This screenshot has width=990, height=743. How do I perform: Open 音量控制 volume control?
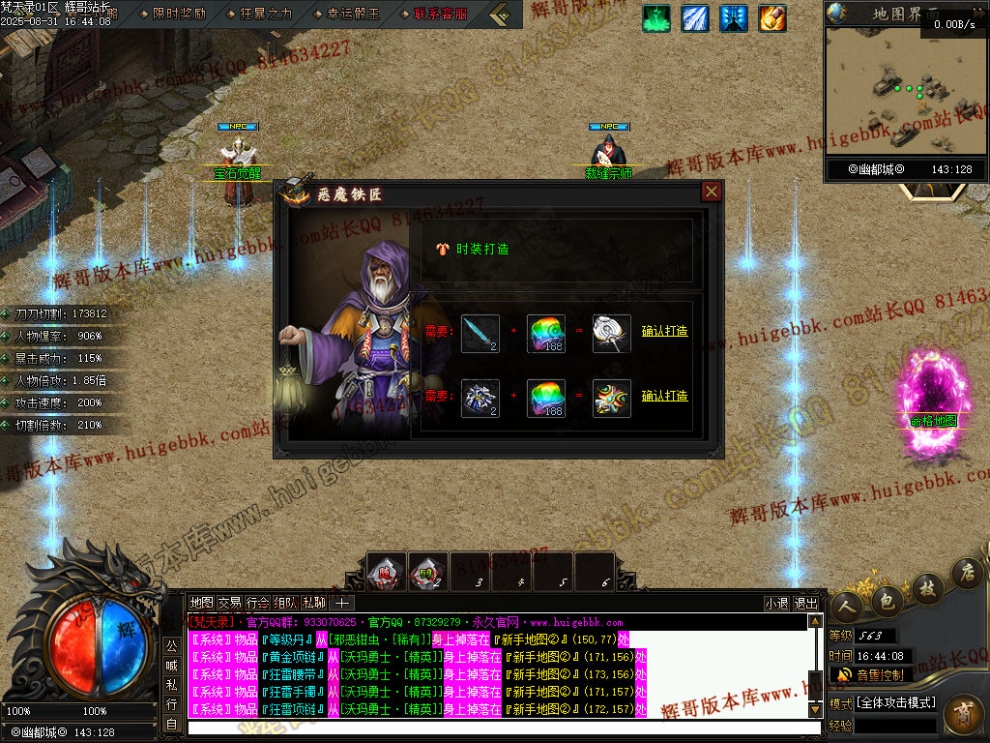coord(878,675)
